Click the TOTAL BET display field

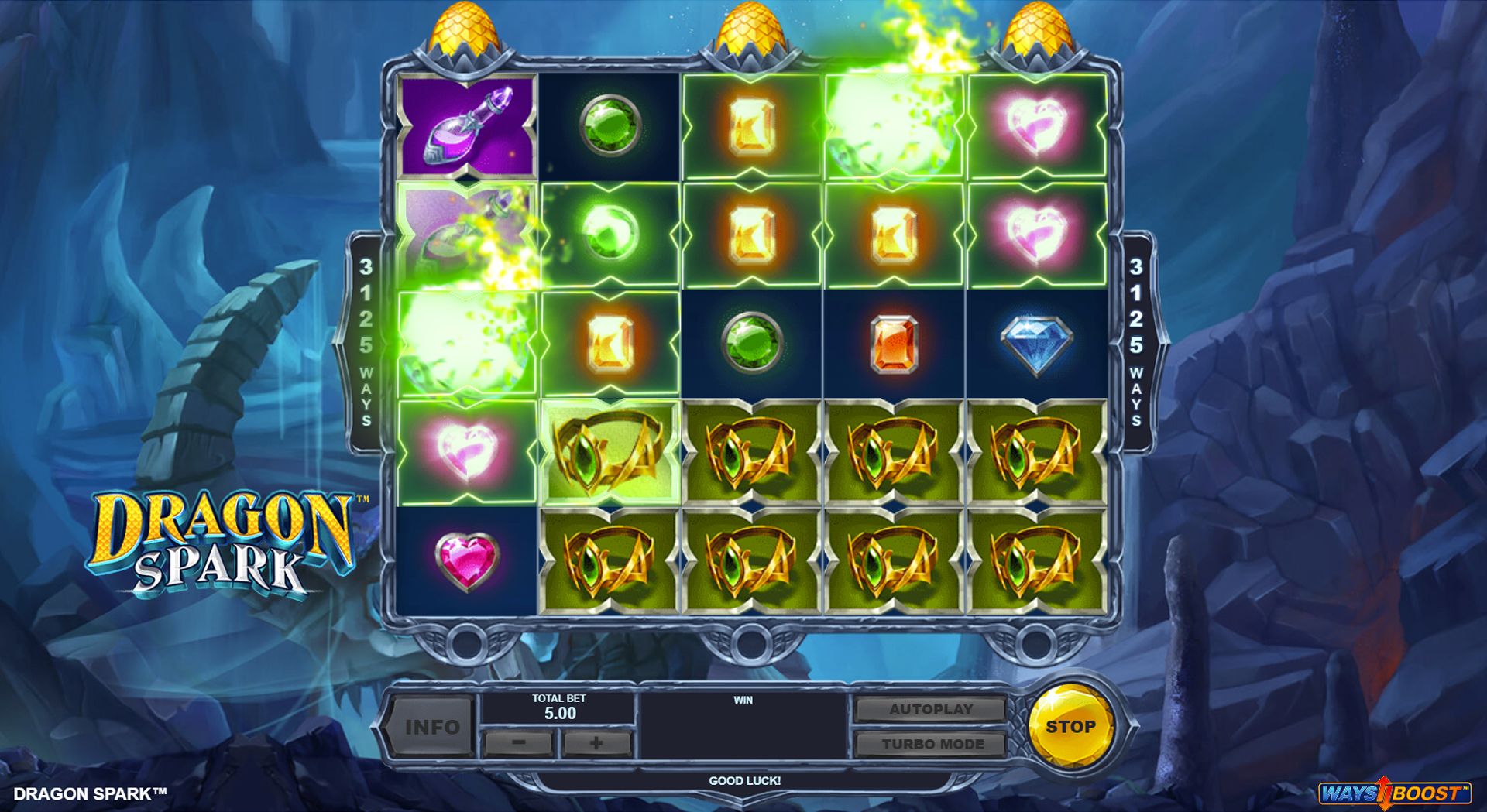[x=558, y=707]
